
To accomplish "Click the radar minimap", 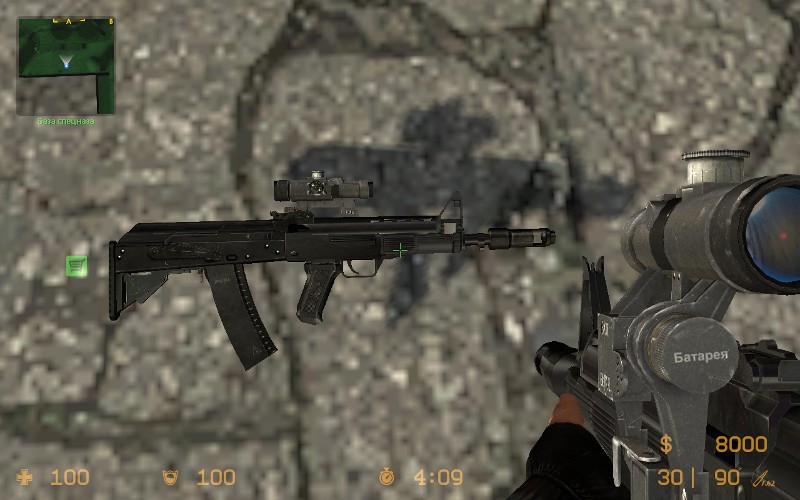I will (x=66, y=65).
